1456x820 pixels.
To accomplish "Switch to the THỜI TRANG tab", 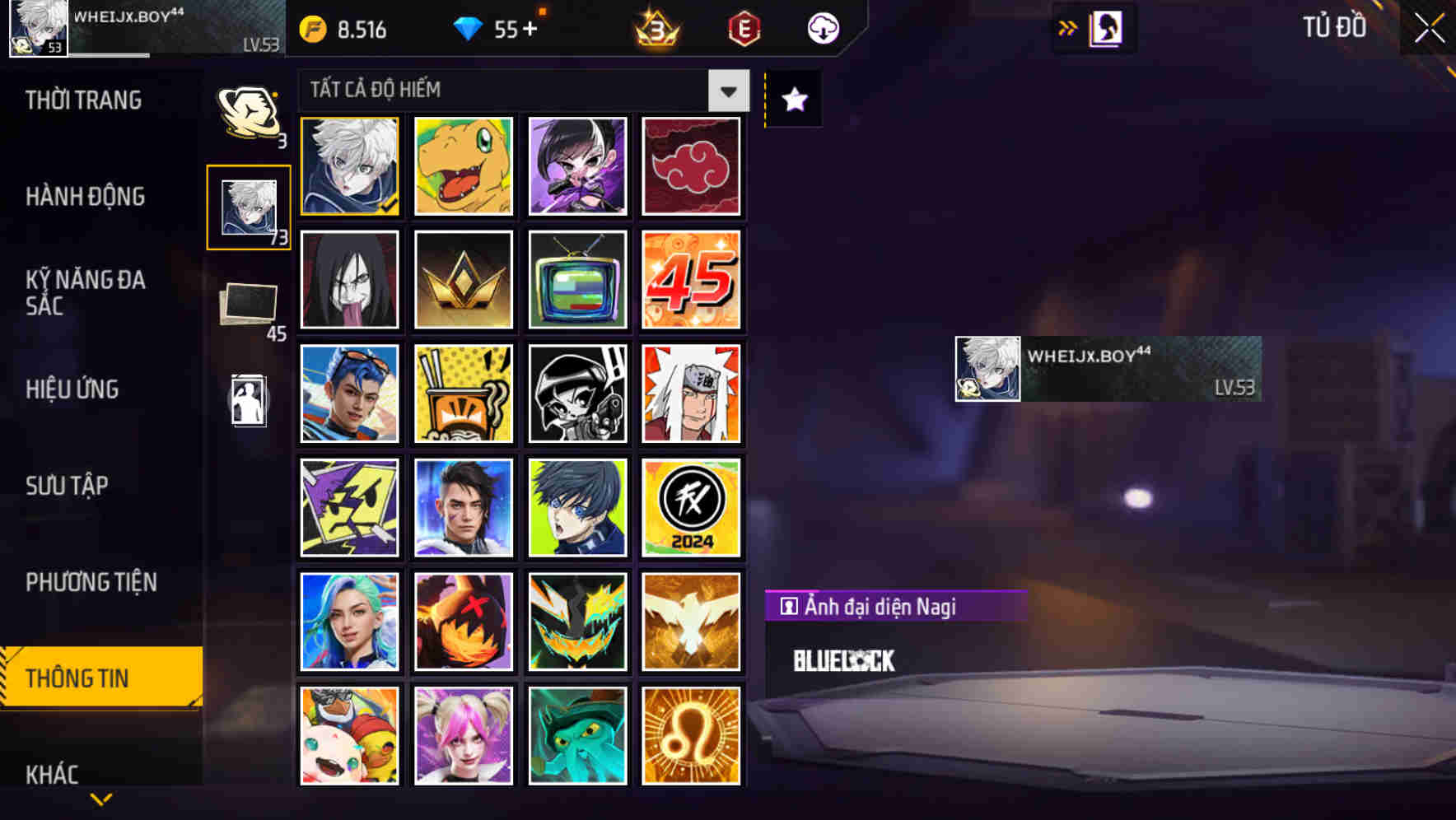I will pyautogui.click(x=82, y=100).
